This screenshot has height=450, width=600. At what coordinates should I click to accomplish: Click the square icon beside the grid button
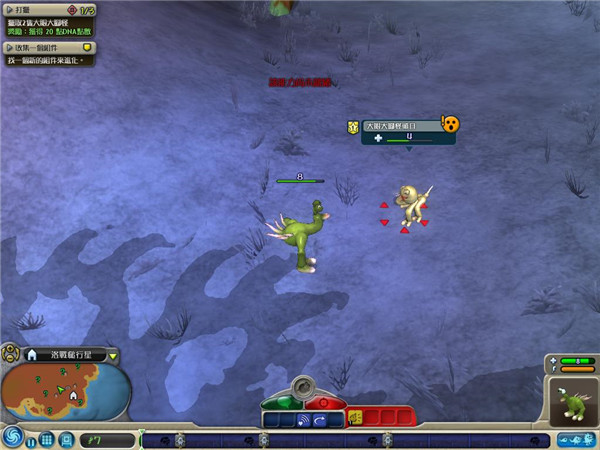tap(65, 440)
